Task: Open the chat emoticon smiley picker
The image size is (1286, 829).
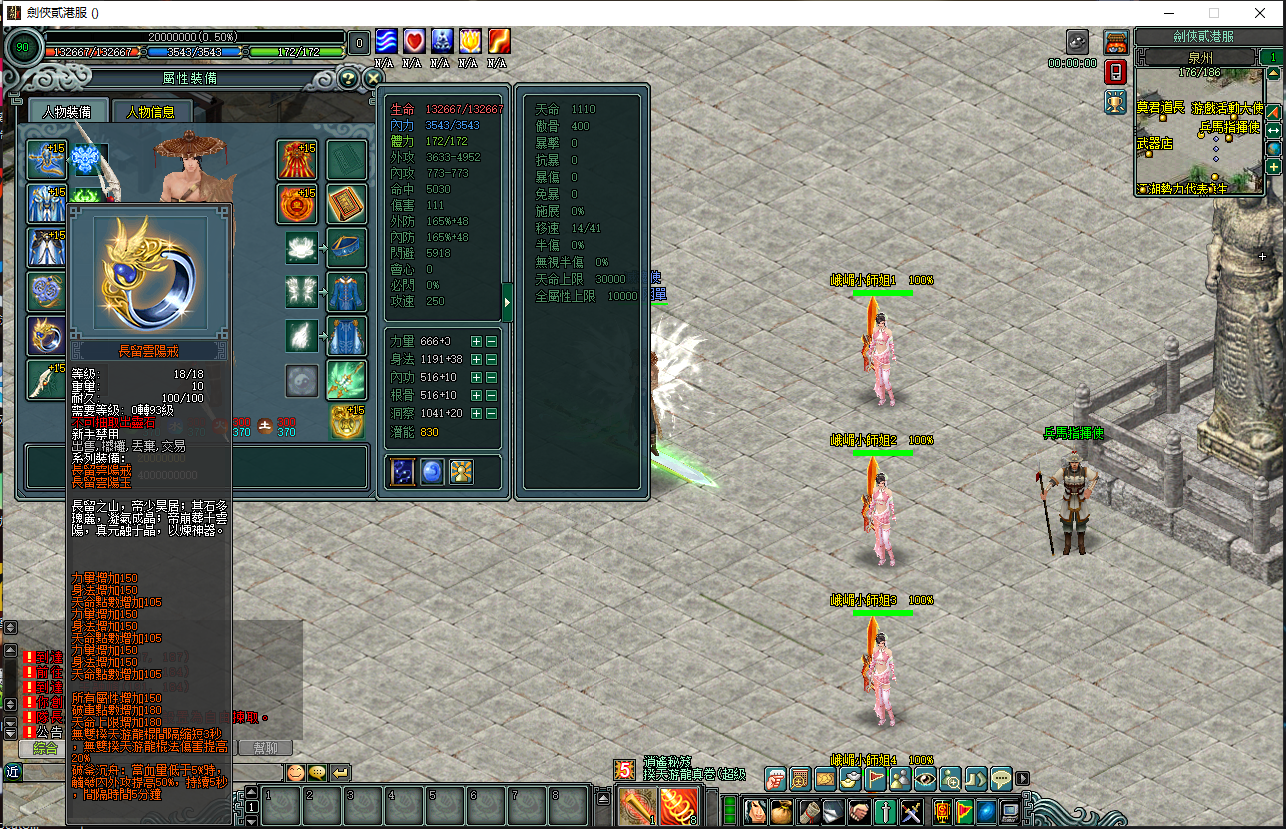Action: pyautogui.click(x=296, y=772)
